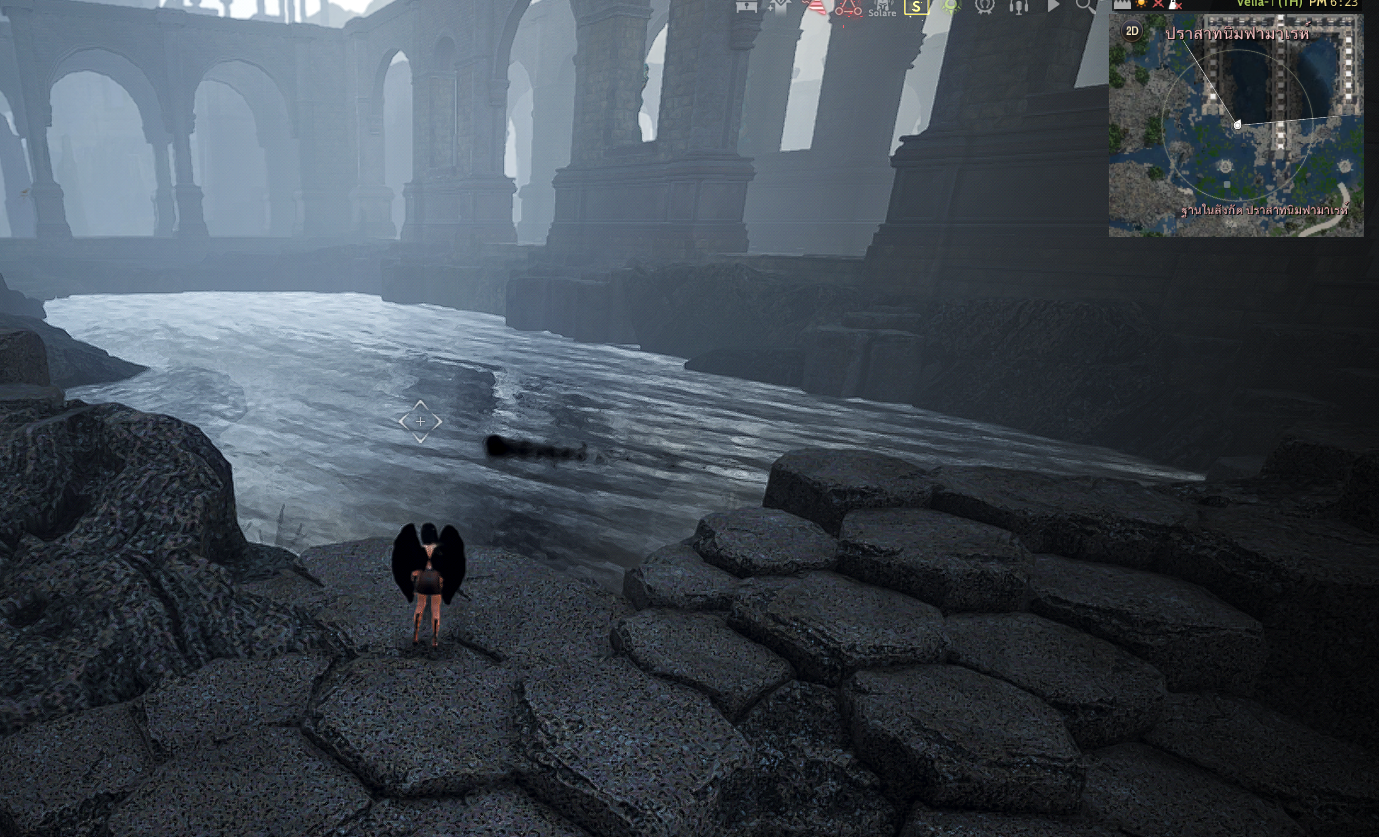Select the yellow S box icon
Image resolution: width=1379 pixels, height=837 pixels.
[916, 6]
